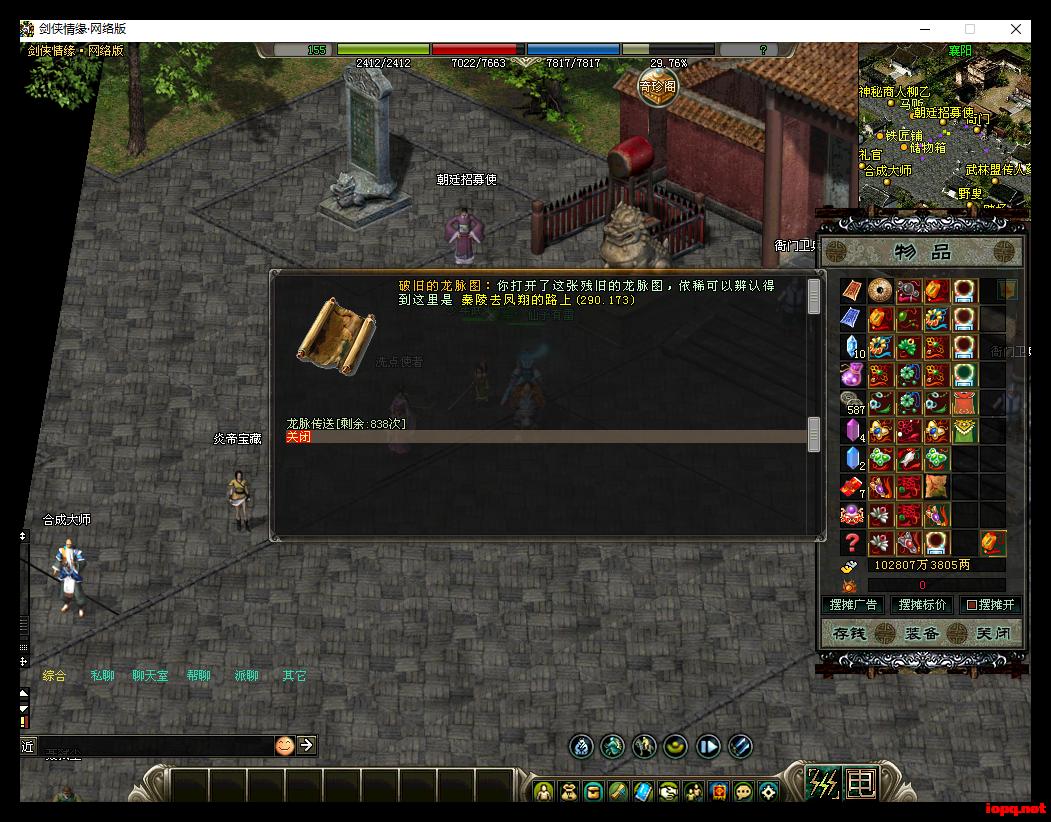Choose the 关闭 option in the dialogue
Screen dimensions: 1051x822
click(299, 437)
